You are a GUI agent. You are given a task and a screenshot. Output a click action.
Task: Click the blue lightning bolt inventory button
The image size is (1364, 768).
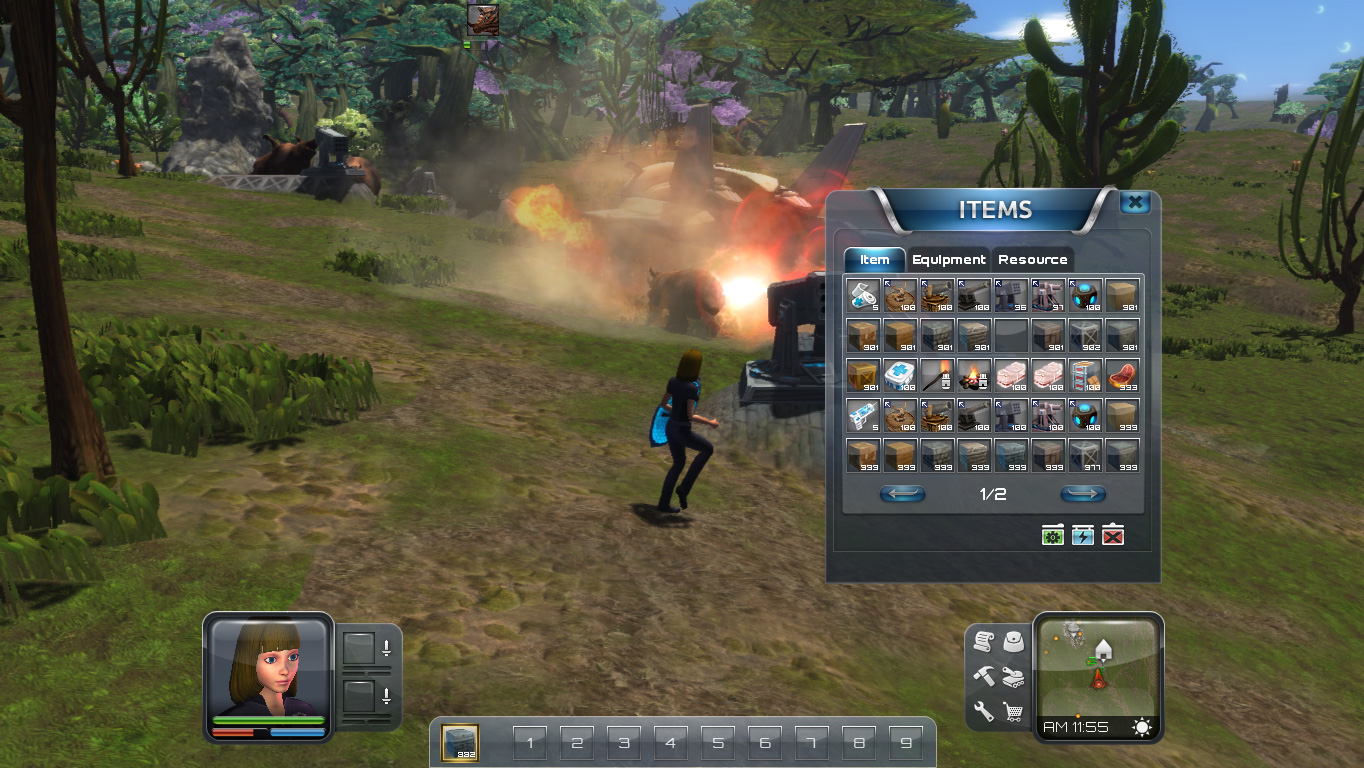click(x=1083, y=536)
